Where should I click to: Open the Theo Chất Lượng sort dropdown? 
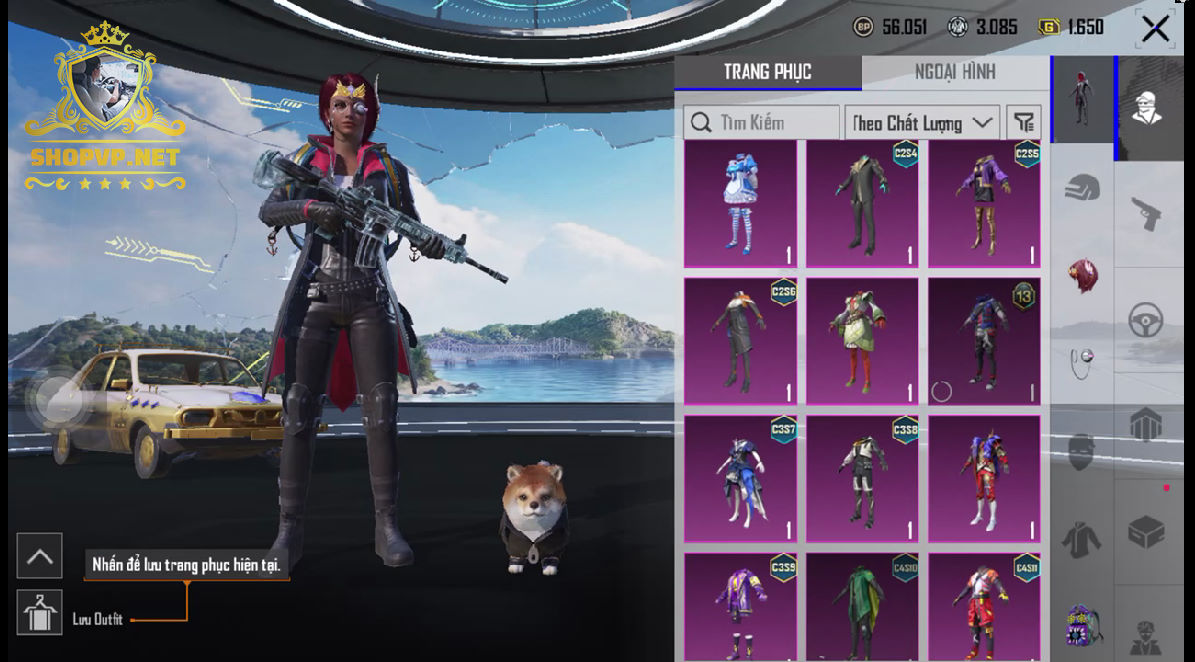[x=921, y=123]
